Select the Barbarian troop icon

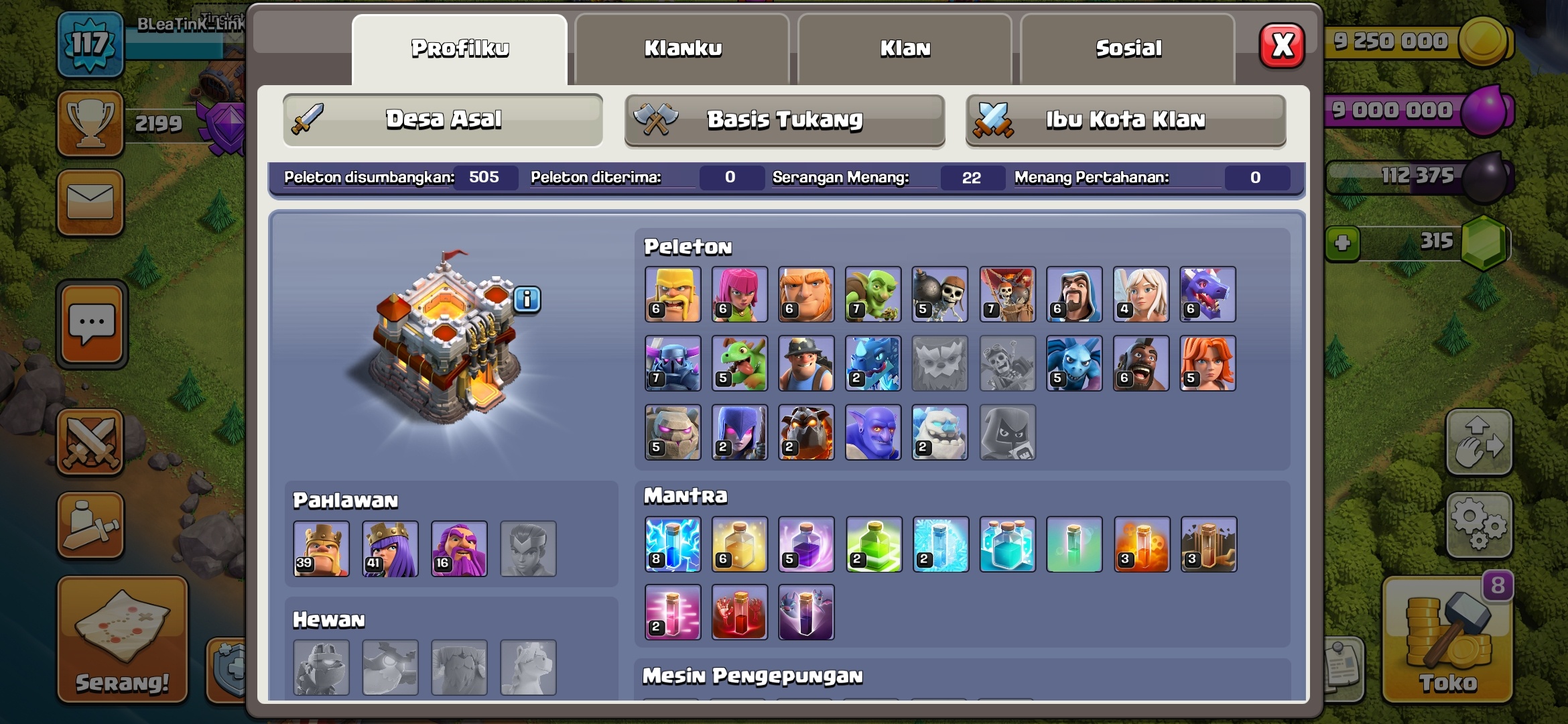[x=673, y=294]
